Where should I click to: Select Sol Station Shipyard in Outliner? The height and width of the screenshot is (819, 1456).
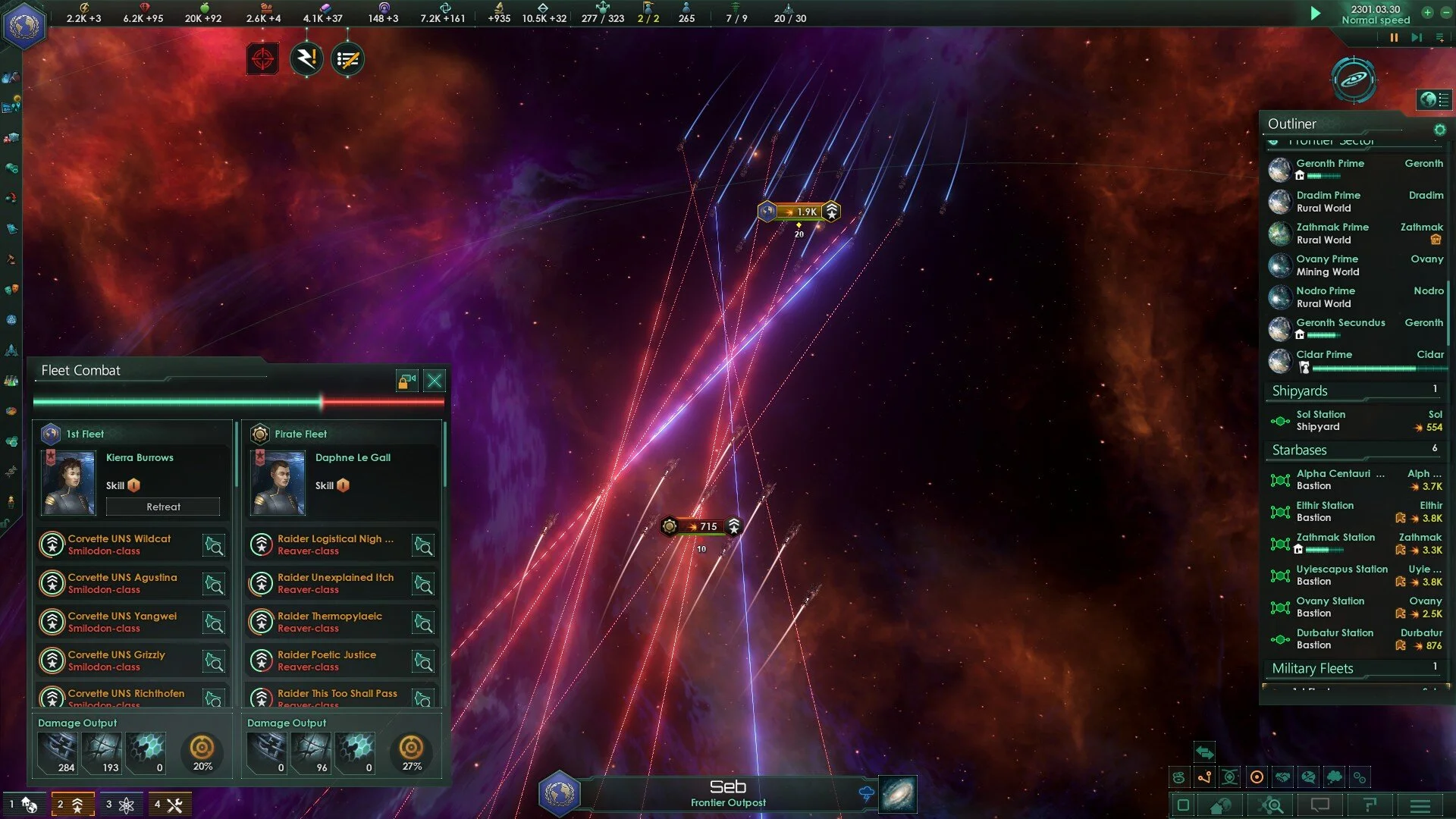tap(1320, 421)
